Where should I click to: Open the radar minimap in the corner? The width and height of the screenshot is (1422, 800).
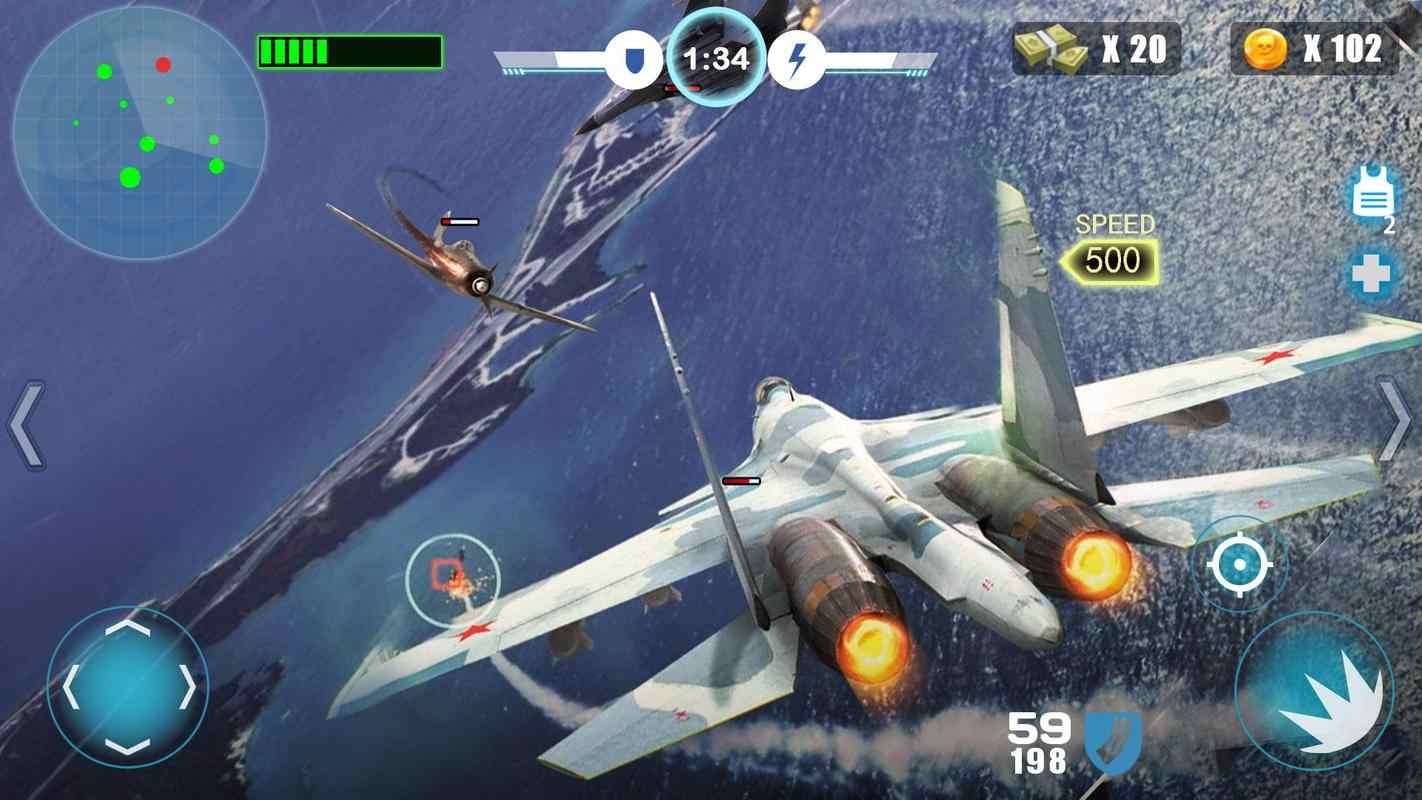[140, 125]
